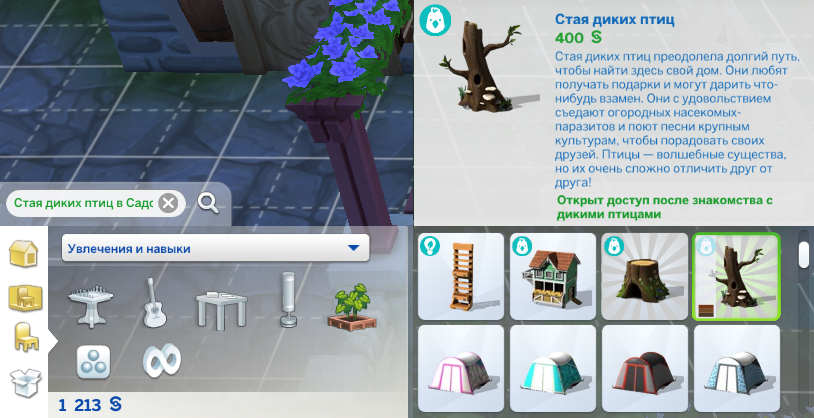The height and width of the screenshot is (418, 814).
Task: Clear the search field text
Action: pyautogui.click(x=168, y=203)
